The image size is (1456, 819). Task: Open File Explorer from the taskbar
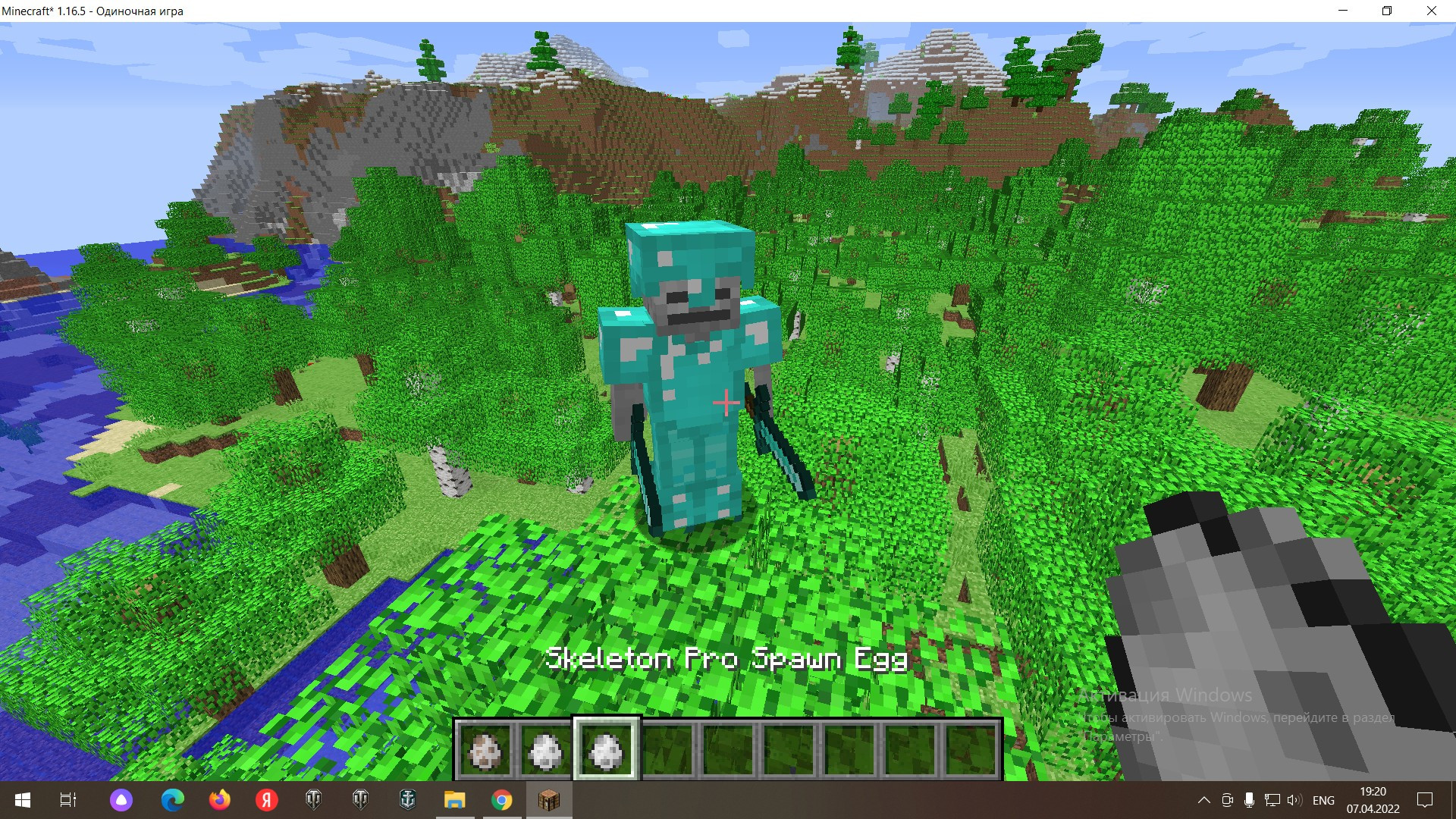coord(454,800)
